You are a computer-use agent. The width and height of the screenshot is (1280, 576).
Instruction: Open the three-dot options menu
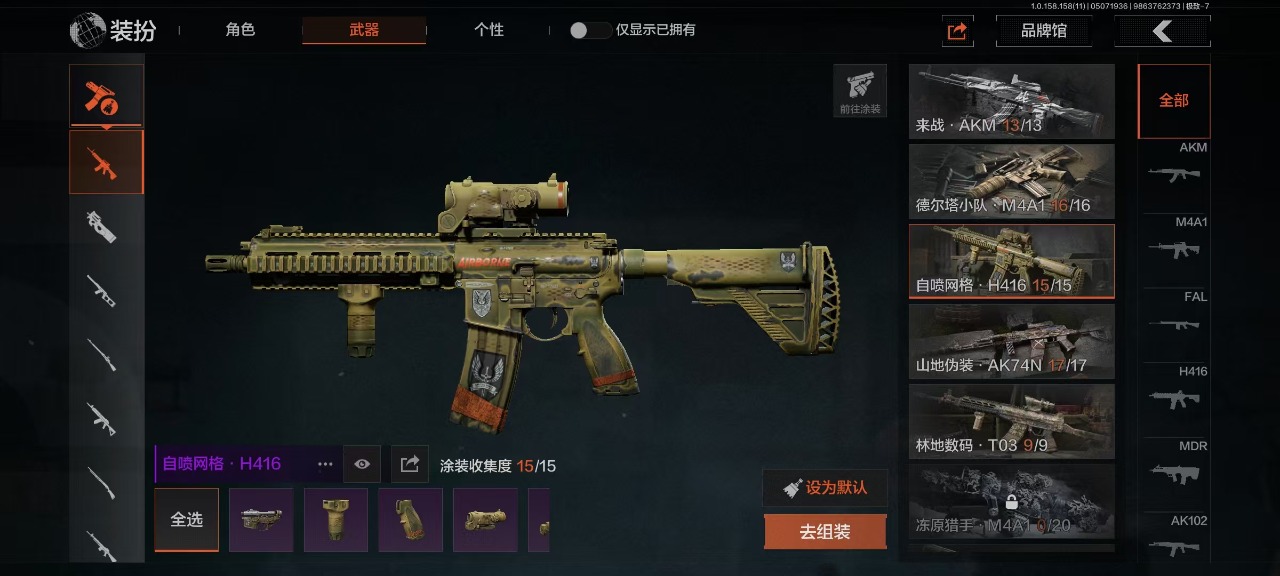tap(325, 464)
